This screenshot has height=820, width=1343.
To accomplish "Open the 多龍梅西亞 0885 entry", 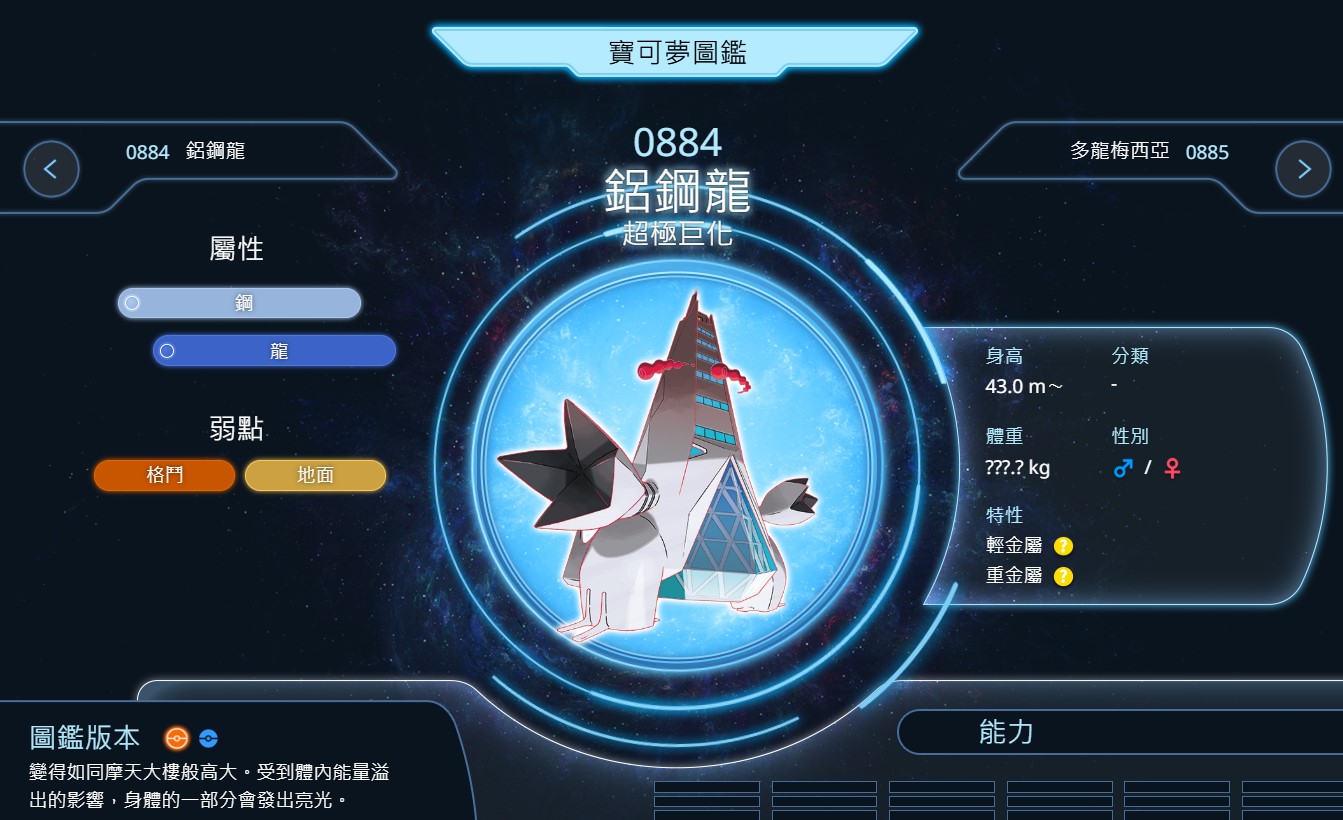I will tap(1149, 152).
